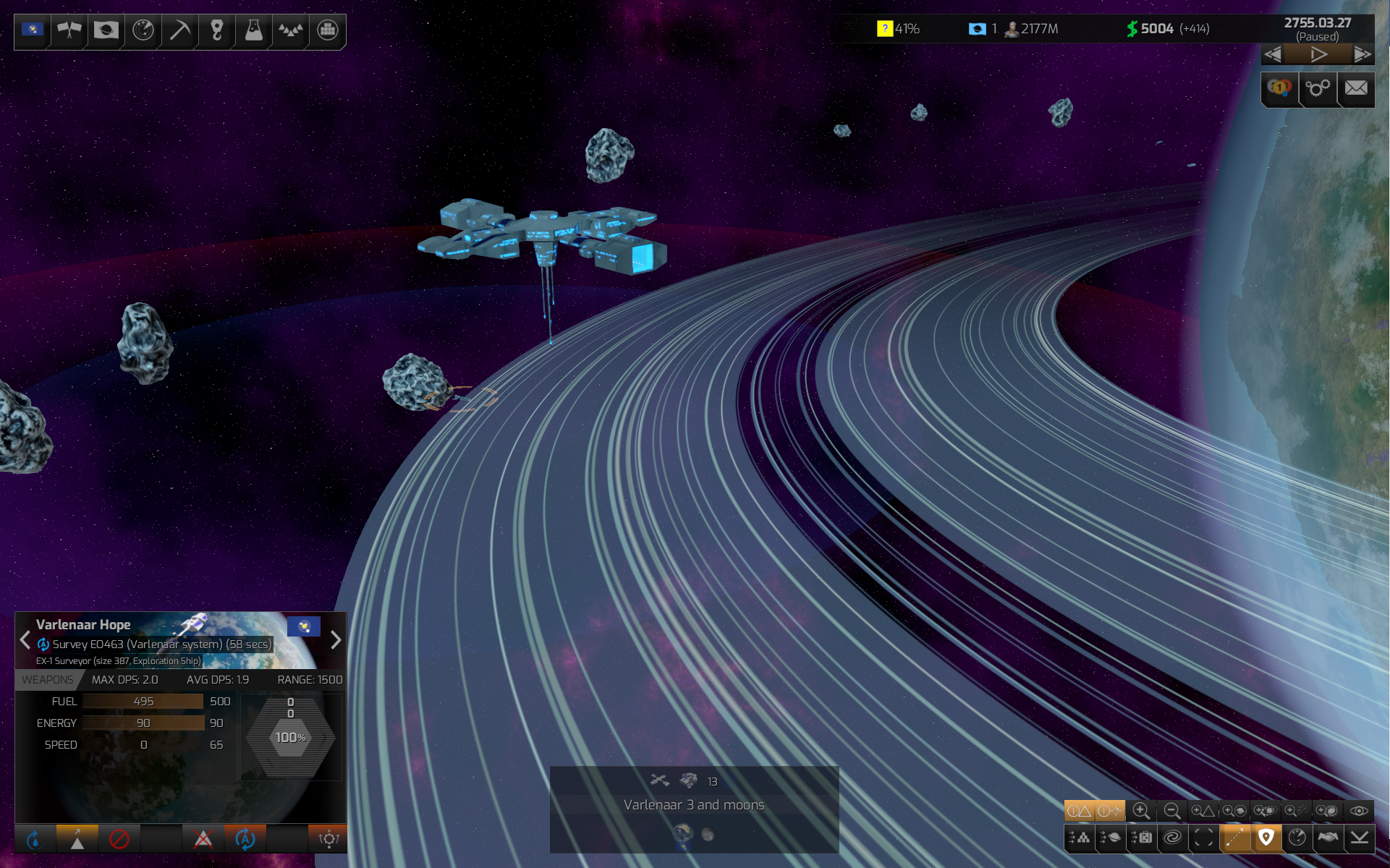Viewport: 1390px width, 868px height.
Task: Open the pickaxe mining resources screen
Action: click(179, 30)
